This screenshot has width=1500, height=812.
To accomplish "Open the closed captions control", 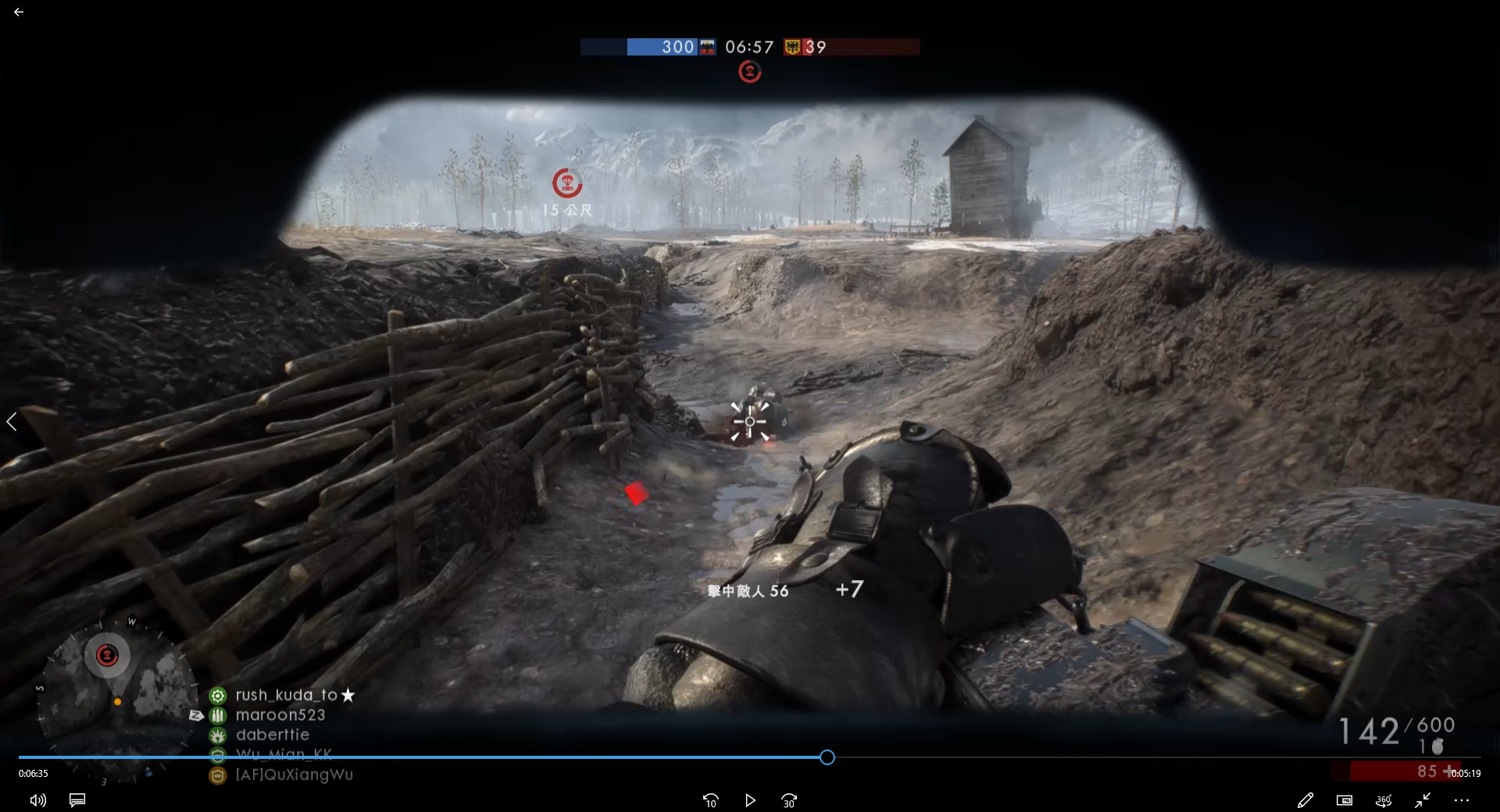I will [x=77, y=800].
